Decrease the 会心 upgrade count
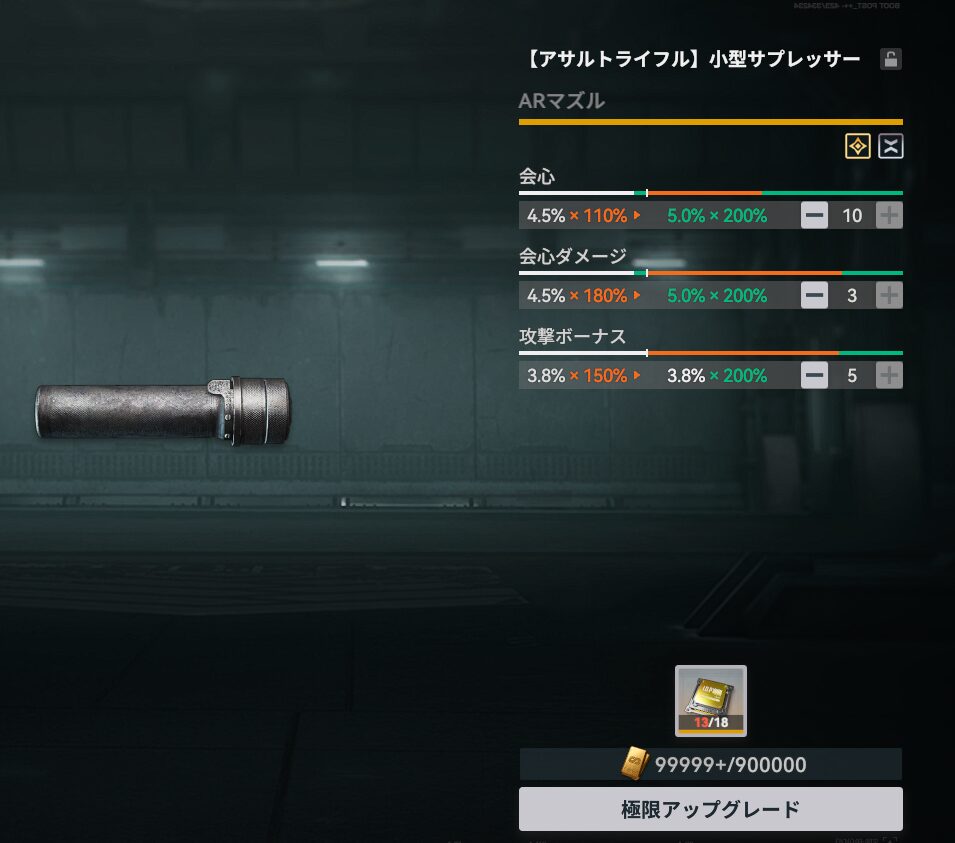The image size is (955, 843). click(x=815, y=215)
